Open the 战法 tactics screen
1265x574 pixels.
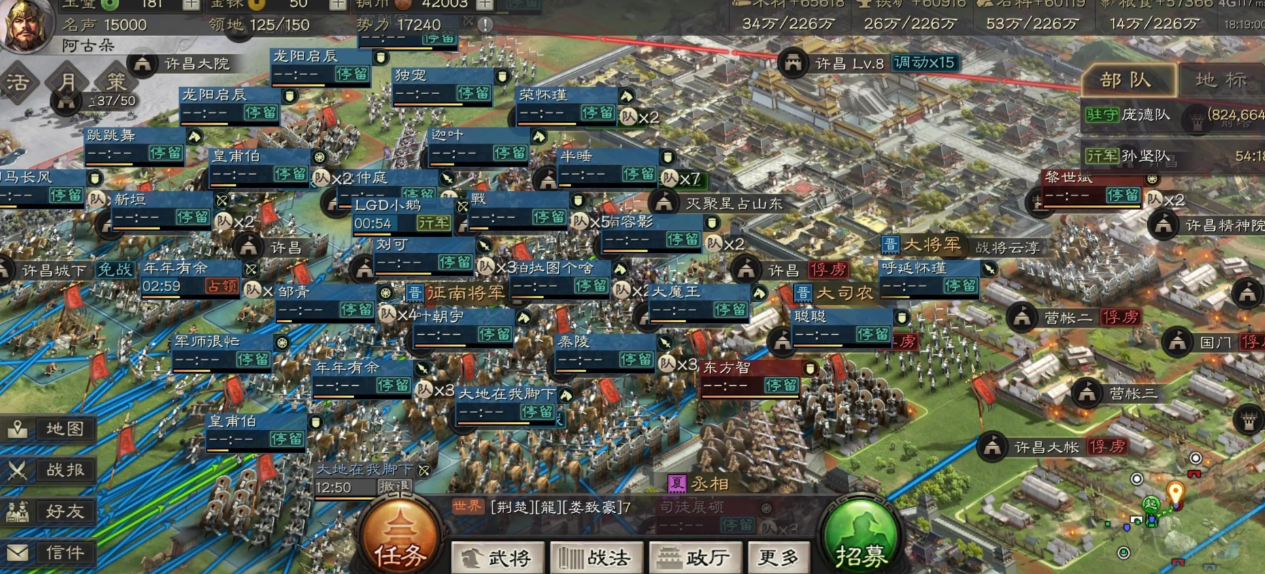coord(595,556)
